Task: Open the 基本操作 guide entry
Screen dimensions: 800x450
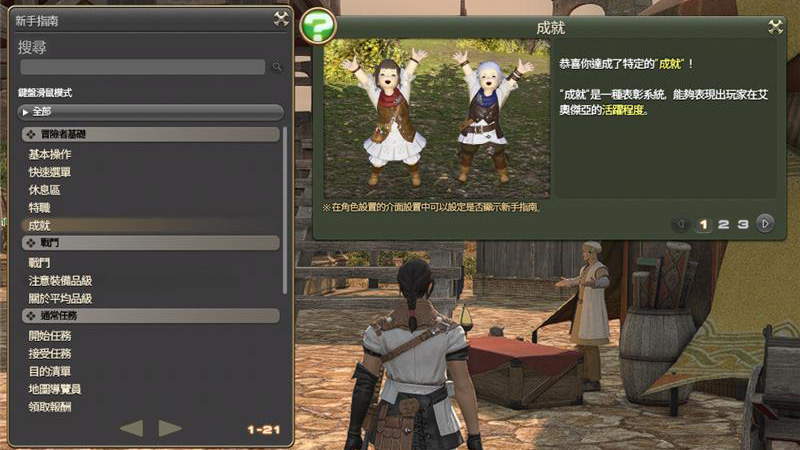Action: (50, 154)
